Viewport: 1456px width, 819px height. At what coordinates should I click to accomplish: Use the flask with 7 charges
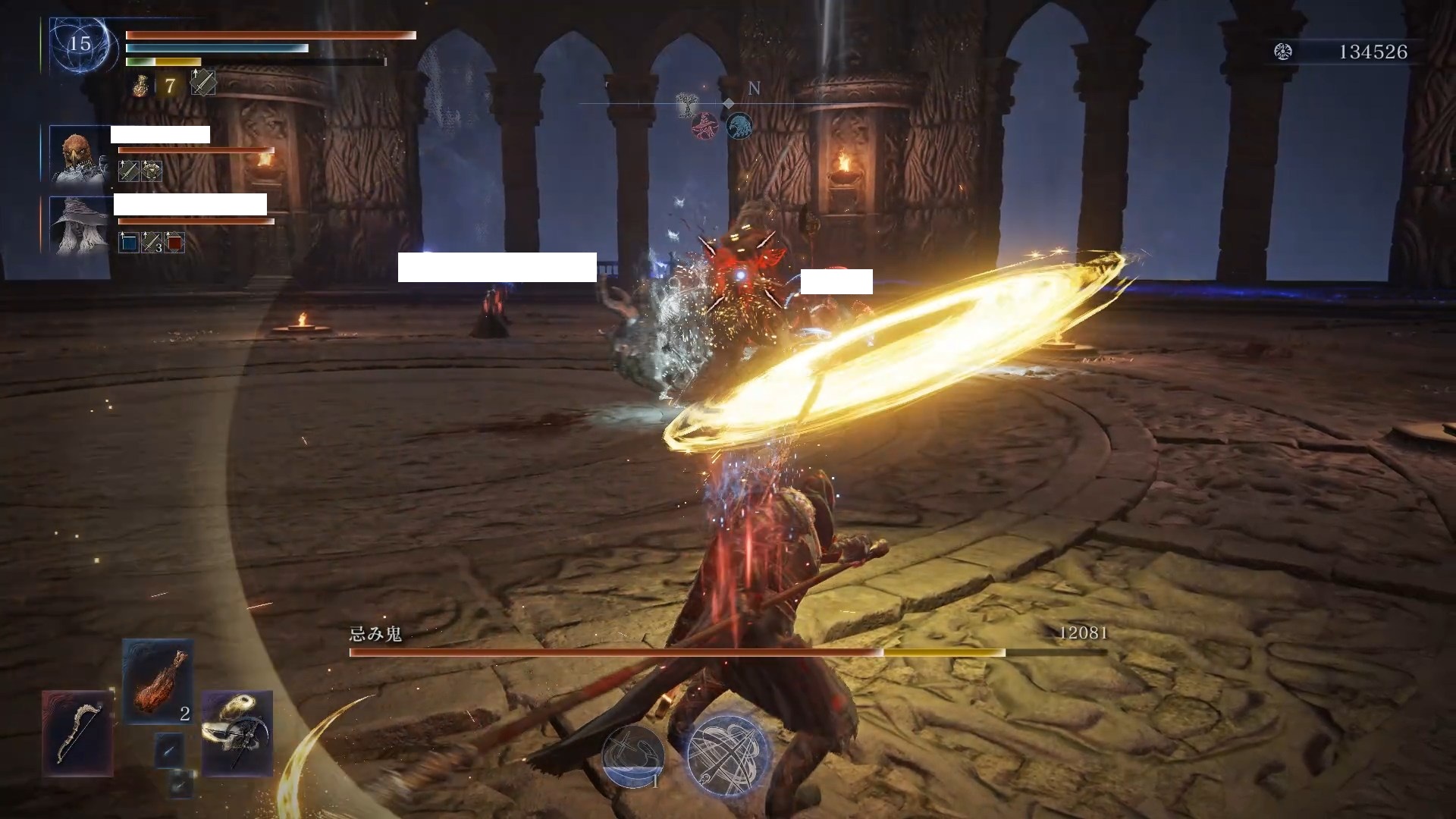point(141,86)
